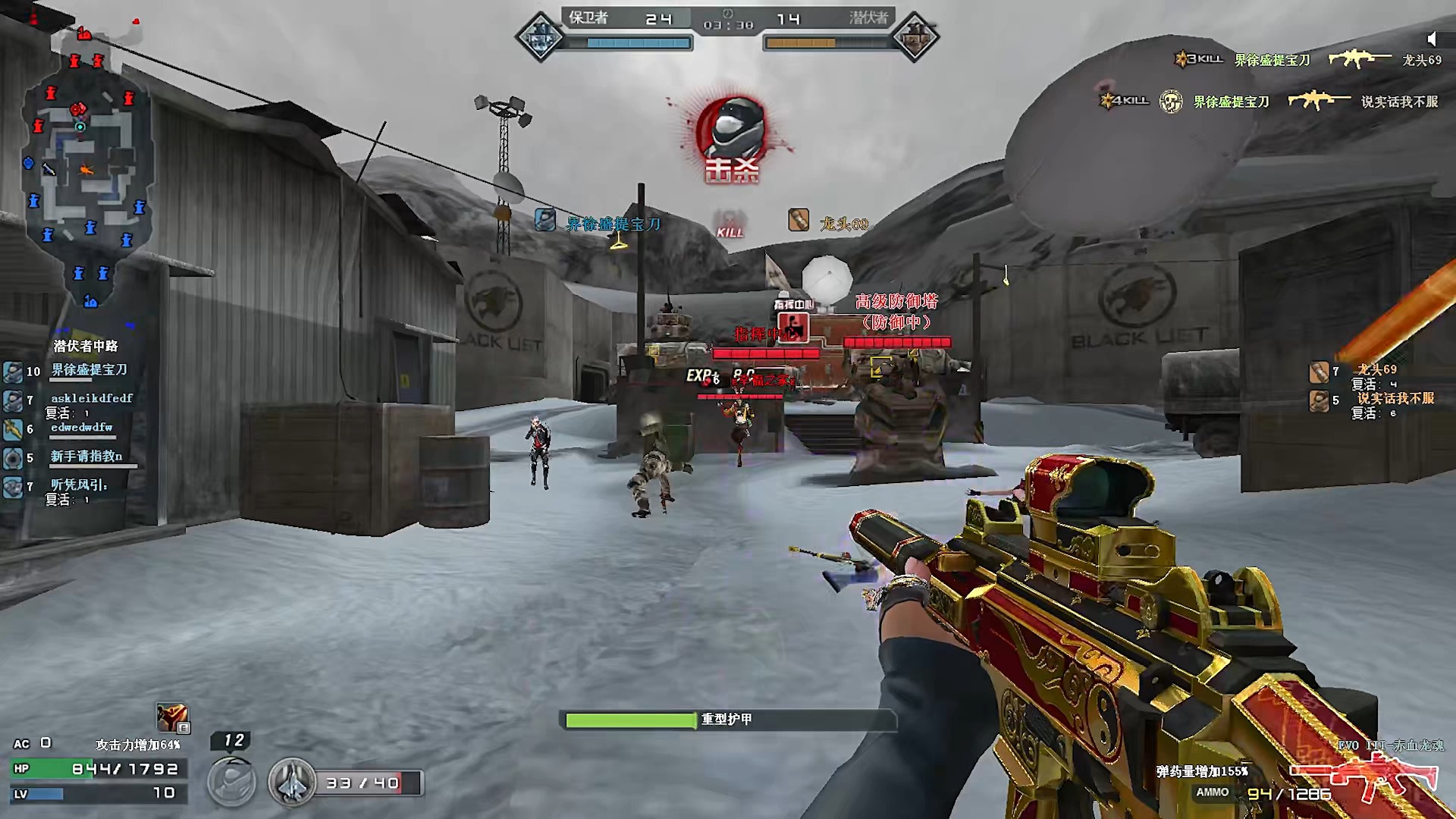1456x819 pixels.
Task: Select enemy player 龙头69 in the right list
Action: pyautogui.click(x=1376, y=370)
